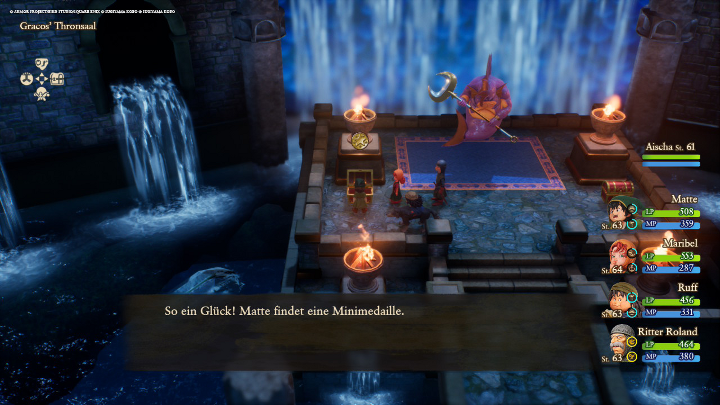Open the map shortcut icon
Image resolution: width=720 pixels, height=405 pixels.
(58, 78)
